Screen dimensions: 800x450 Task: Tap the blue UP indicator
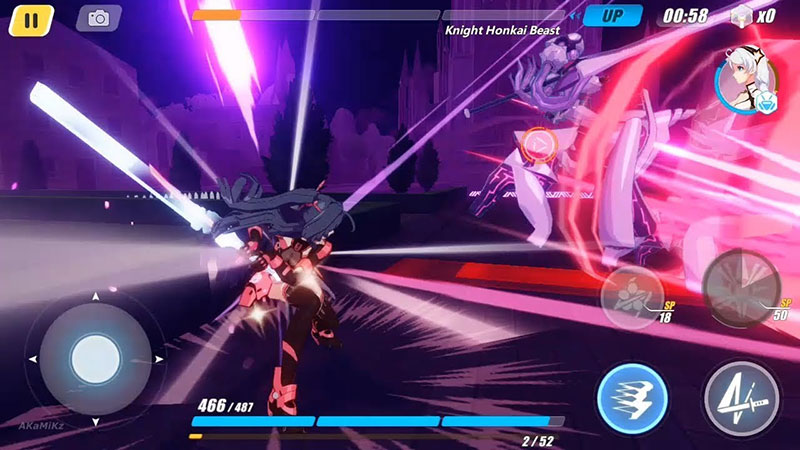click(612, 16)
